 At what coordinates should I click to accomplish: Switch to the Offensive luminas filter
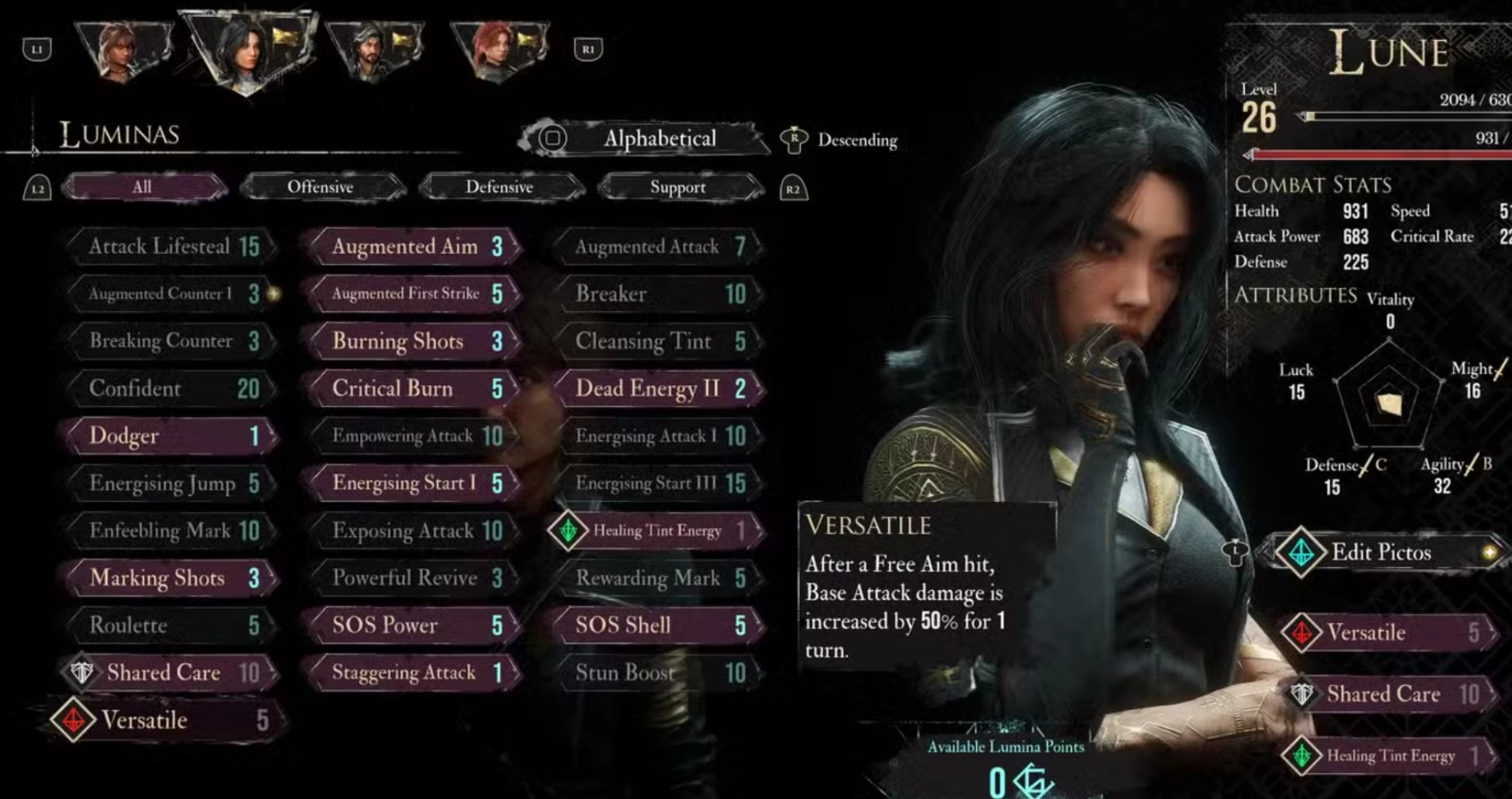coord(321,187)
